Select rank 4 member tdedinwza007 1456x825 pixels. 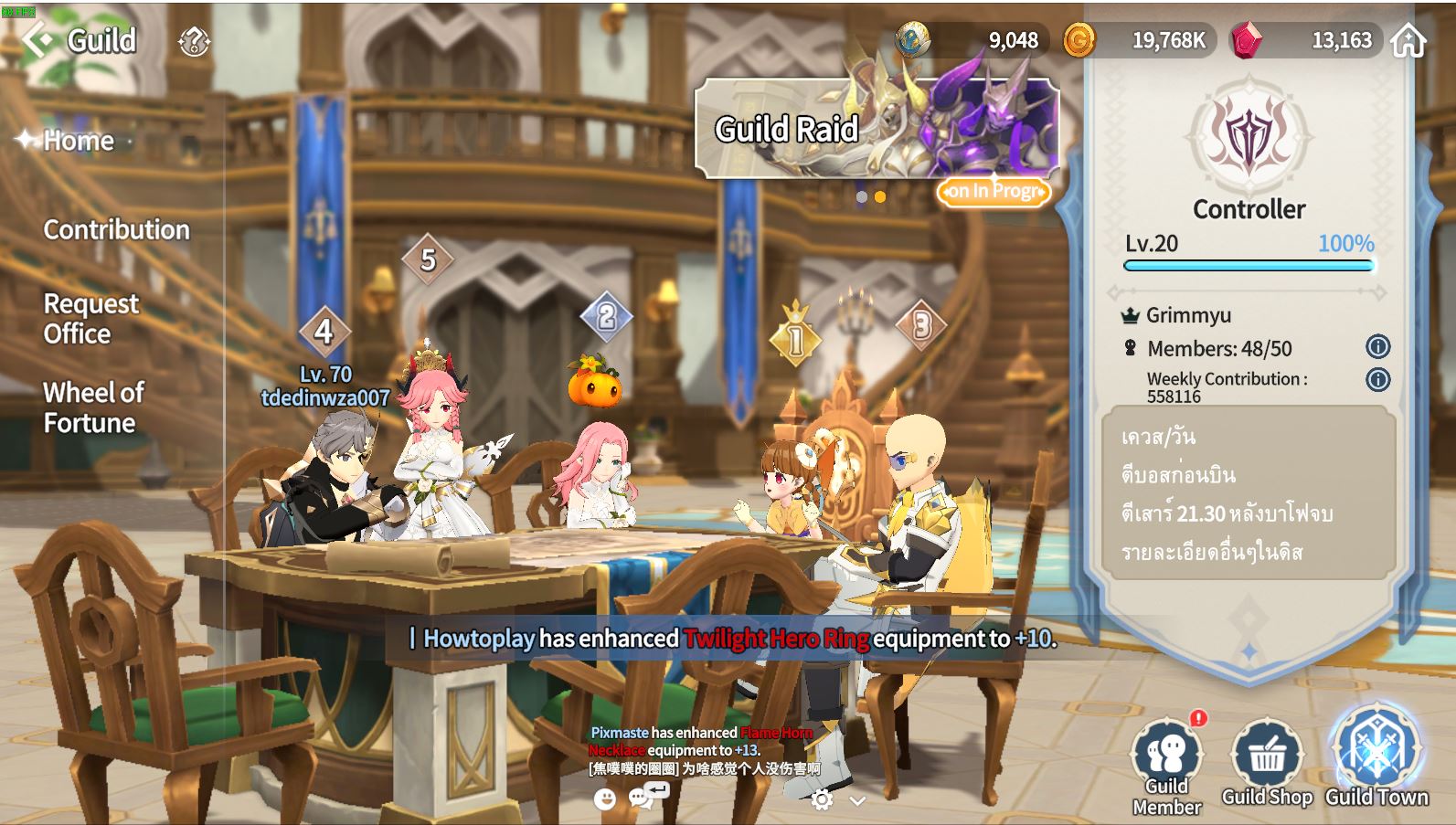point(324,333)
